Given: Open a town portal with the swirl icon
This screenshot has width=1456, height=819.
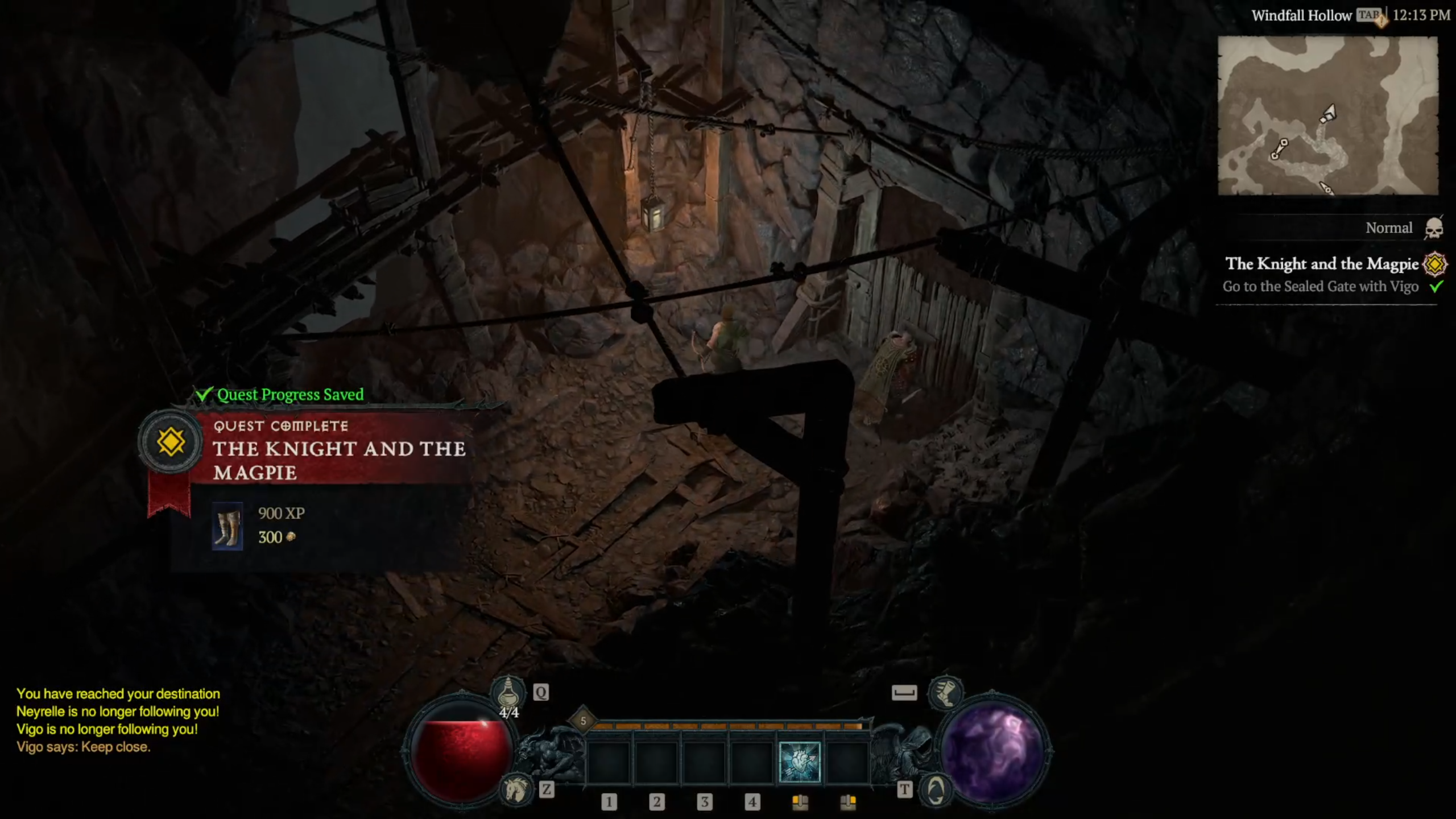Looking at the screenshot, I should click(936, 789).
